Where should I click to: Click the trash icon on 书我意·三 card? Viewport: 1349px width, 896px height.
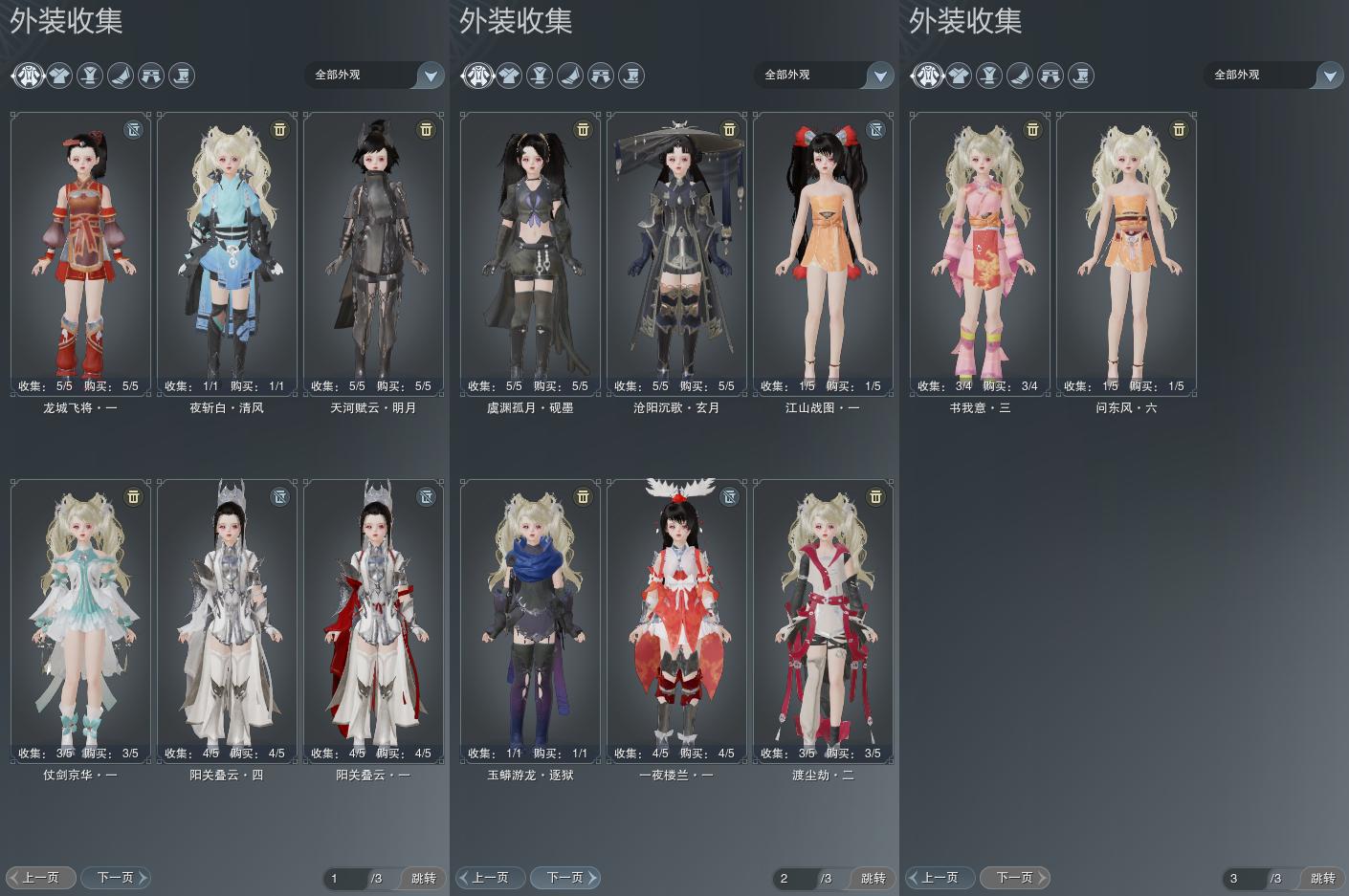tap(1032, 129)
